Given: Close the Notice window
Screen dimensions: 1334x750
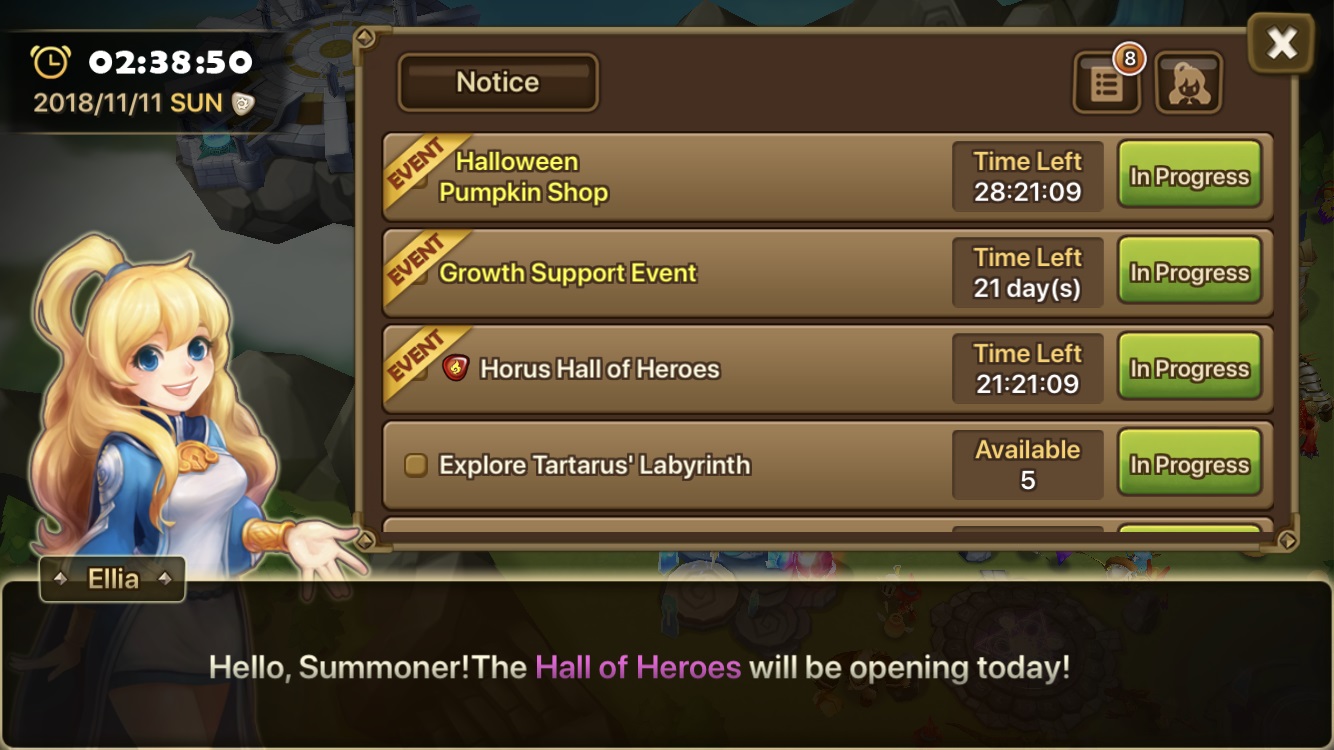Looking at the screenshot, I should (x=1281, y=44).
